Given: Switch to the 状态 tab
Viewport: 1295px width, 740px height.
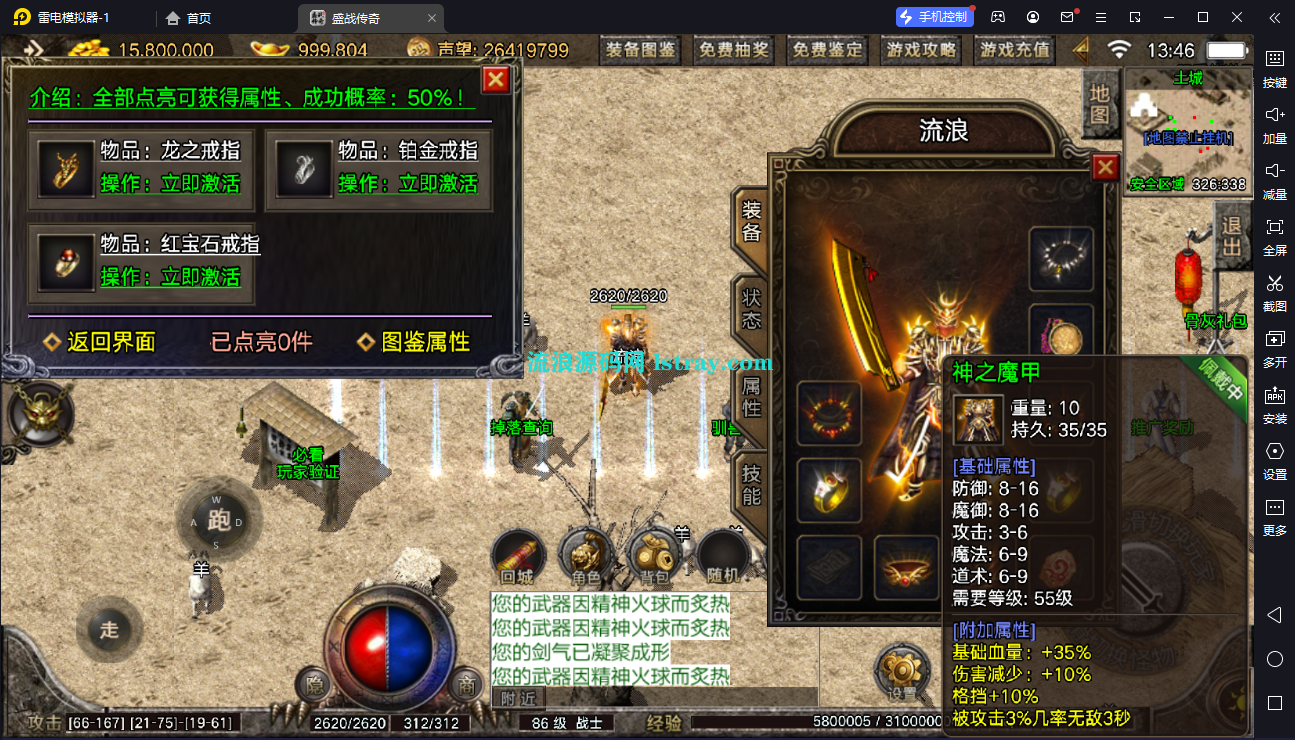Looking at the screenshot, I should [752, 308].
